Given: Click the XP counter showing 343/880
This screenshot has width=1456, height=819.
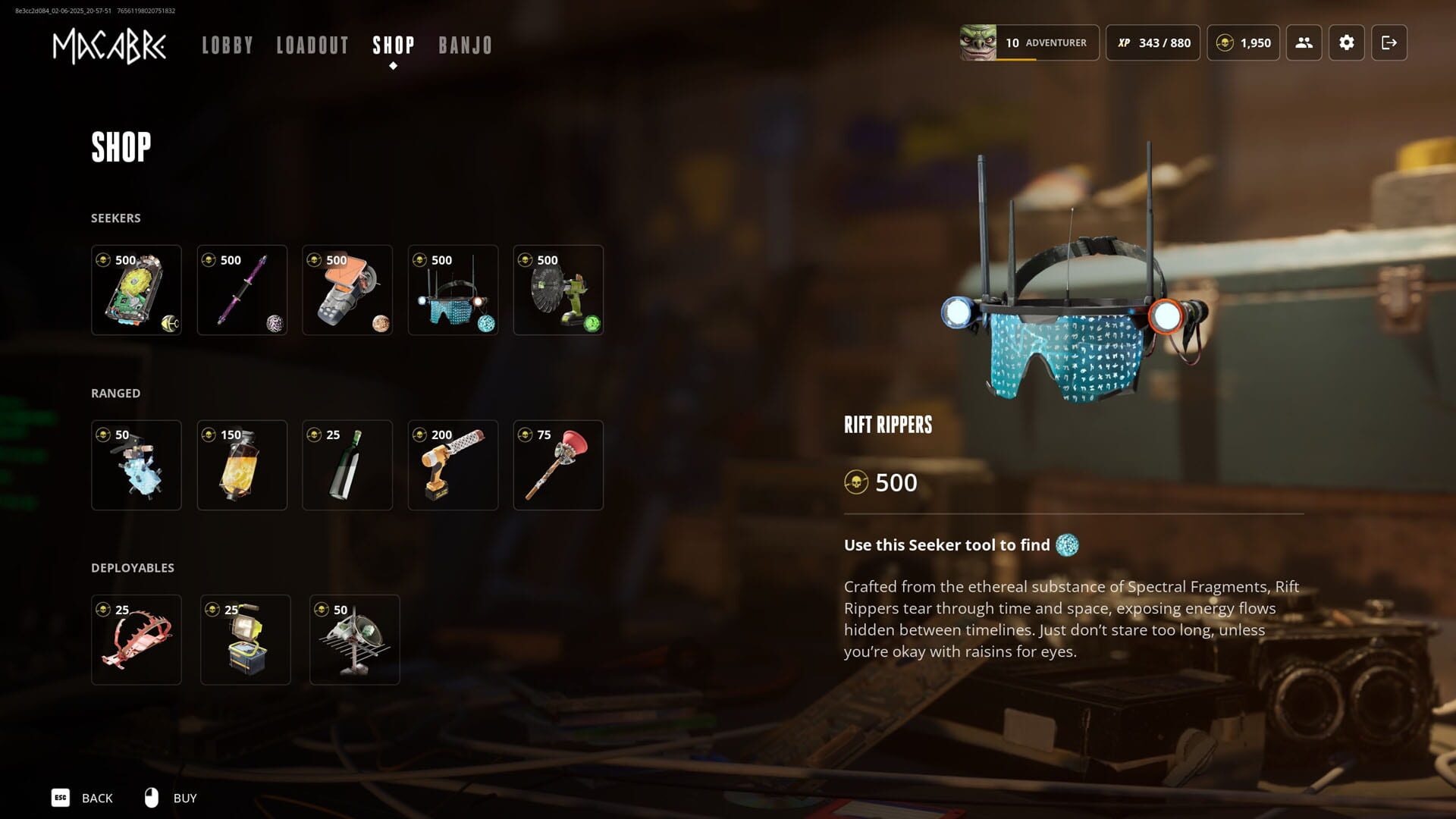Looking at the screenshot, I should click(1151, 43).
